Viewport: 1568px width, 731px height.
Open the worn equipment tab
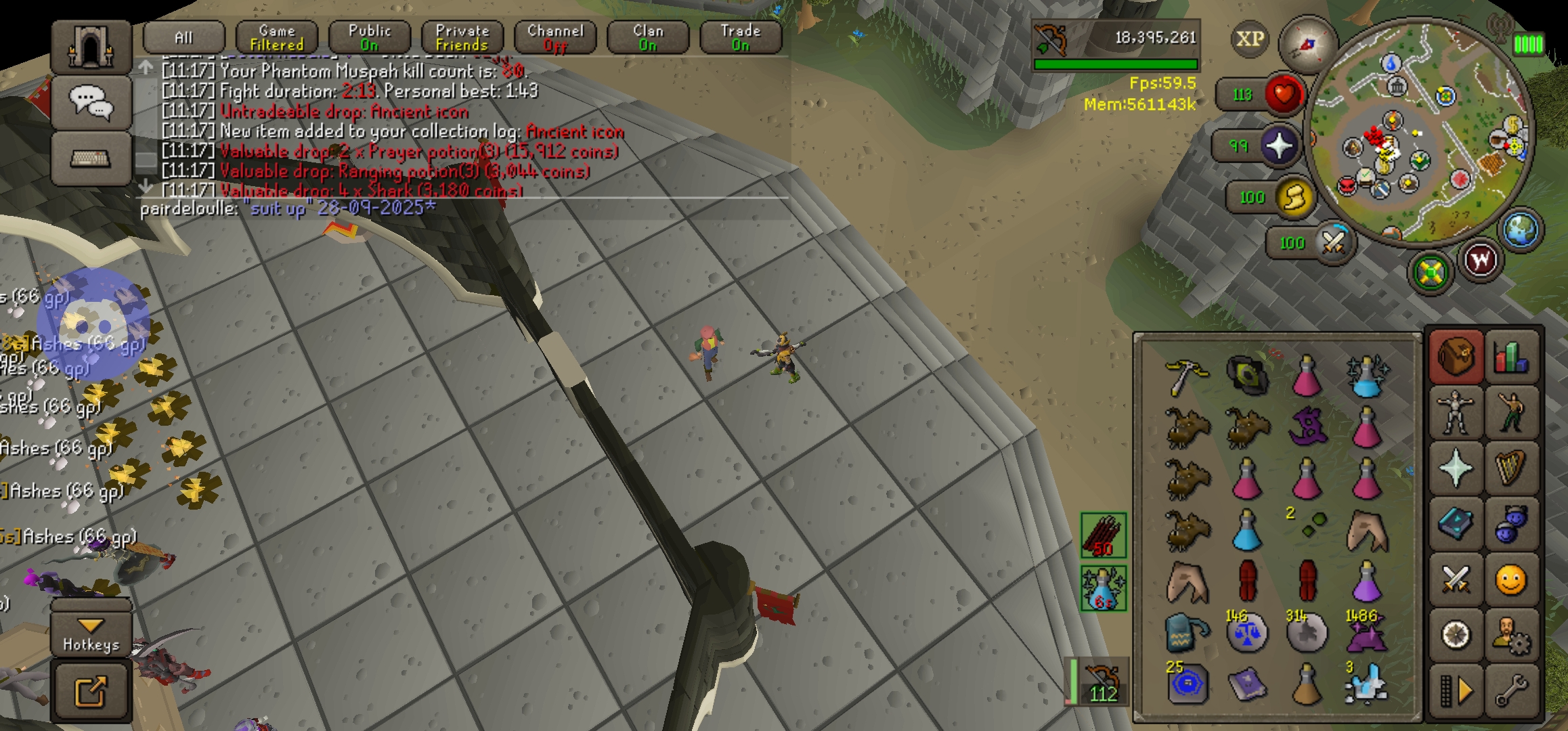1455,413
